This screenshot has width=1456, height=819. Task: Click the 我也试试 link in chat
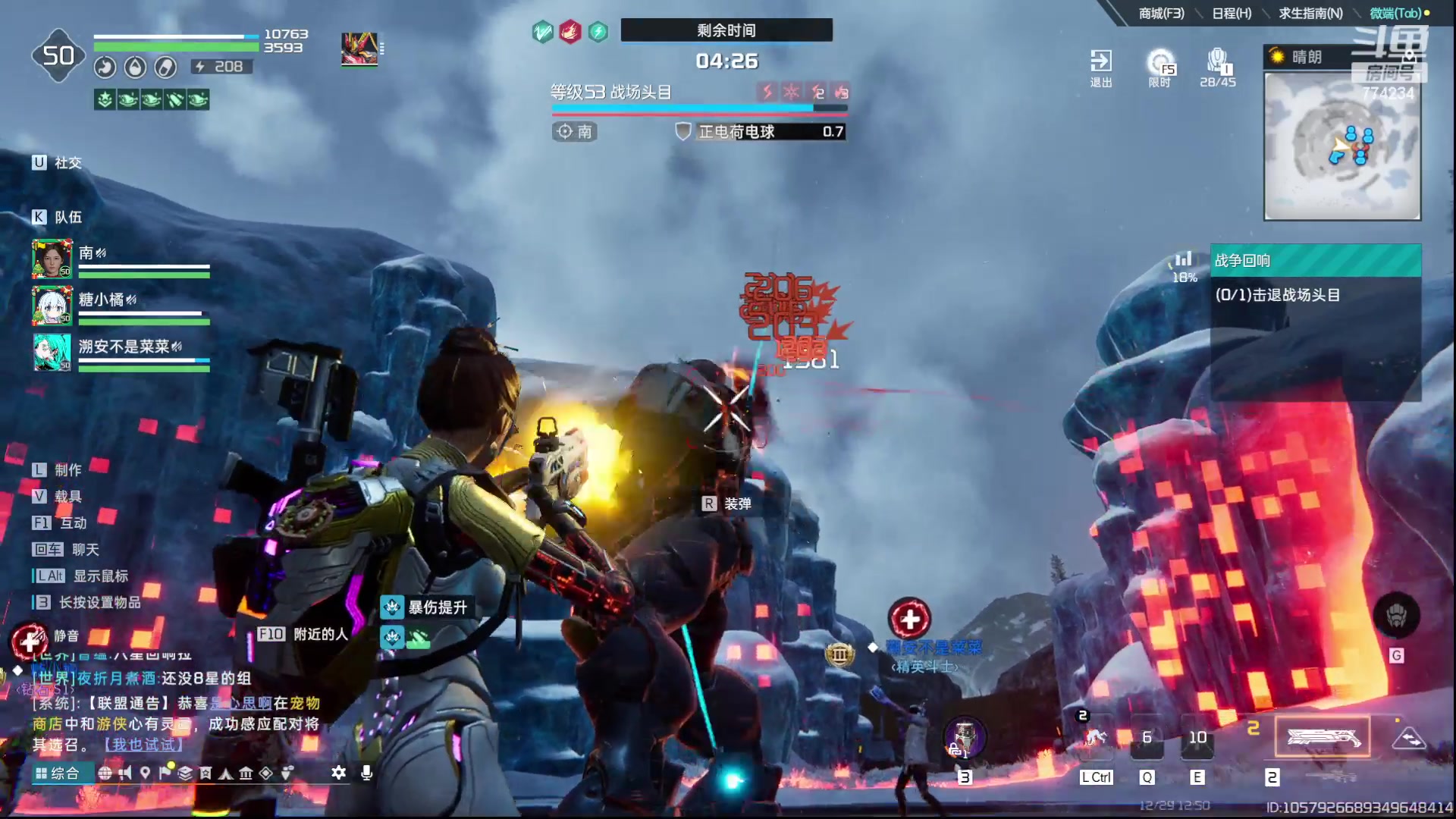pos(143,745)
